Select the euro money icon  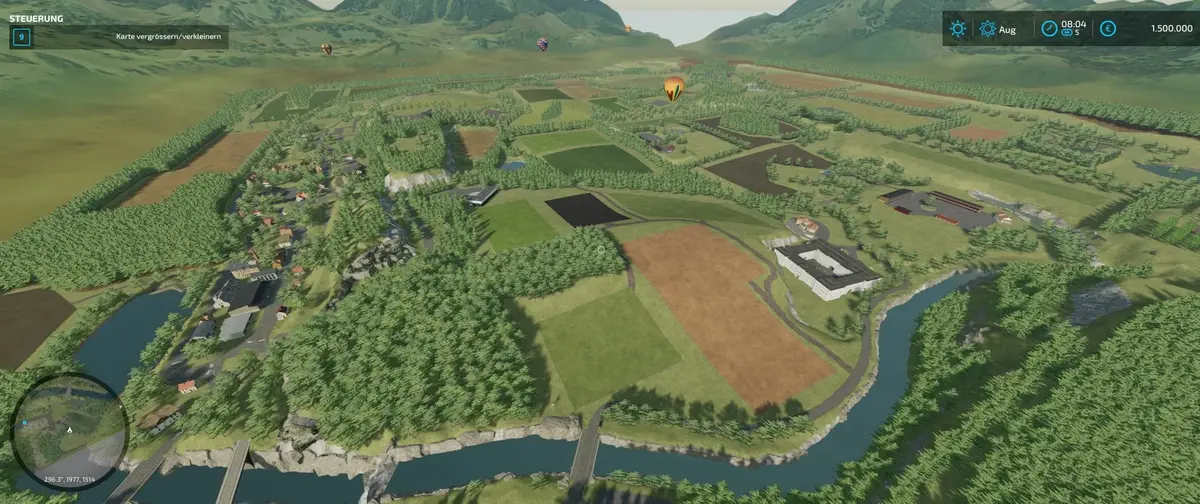pos(1108,29)
